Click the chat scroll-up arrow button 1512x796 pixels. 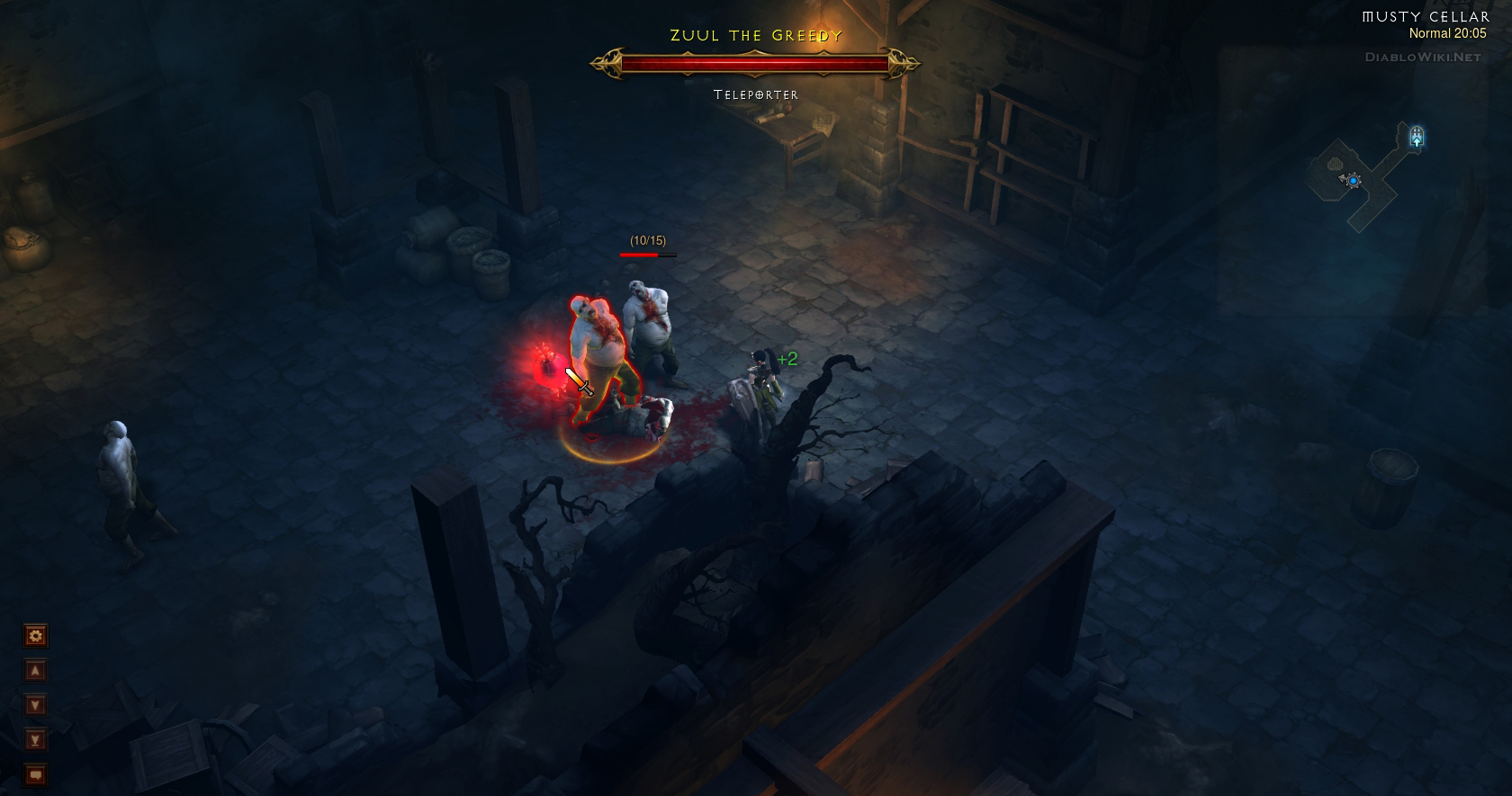pos(35,671)
